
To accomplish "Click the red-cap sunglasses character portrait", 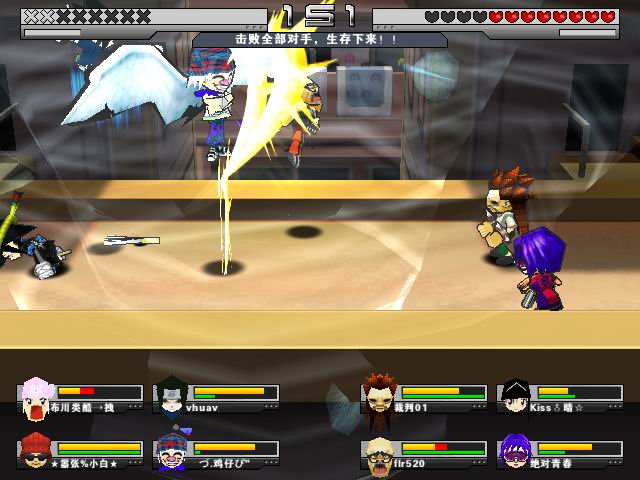I will [37, 453].
